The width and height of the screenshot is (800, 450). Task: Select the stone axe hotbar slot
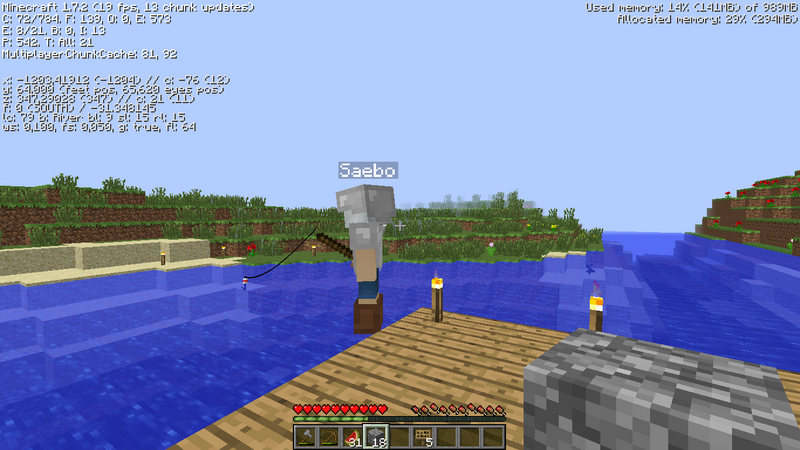point(304,437)
